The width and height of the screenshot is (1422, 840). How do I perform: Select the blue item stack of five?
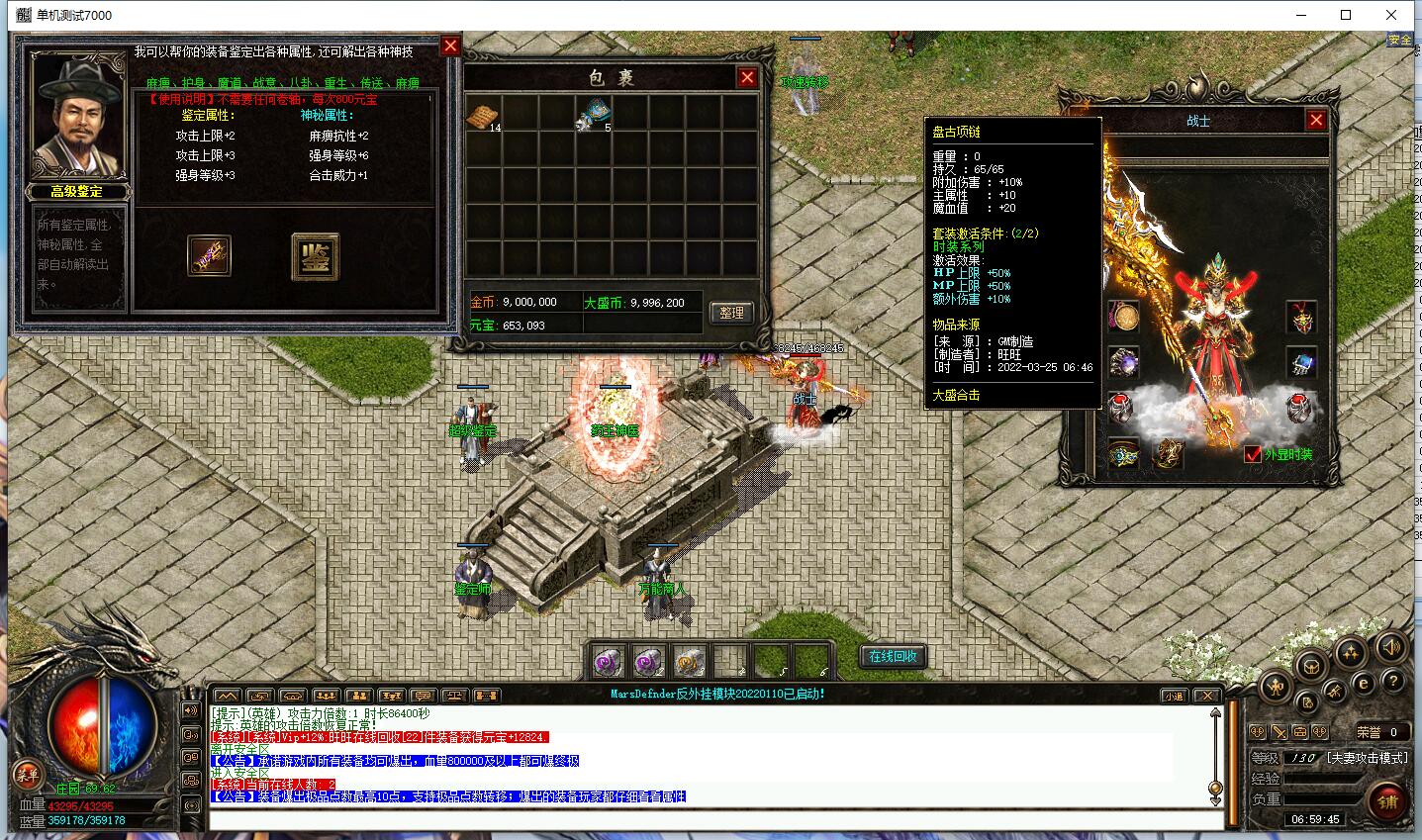596,112
